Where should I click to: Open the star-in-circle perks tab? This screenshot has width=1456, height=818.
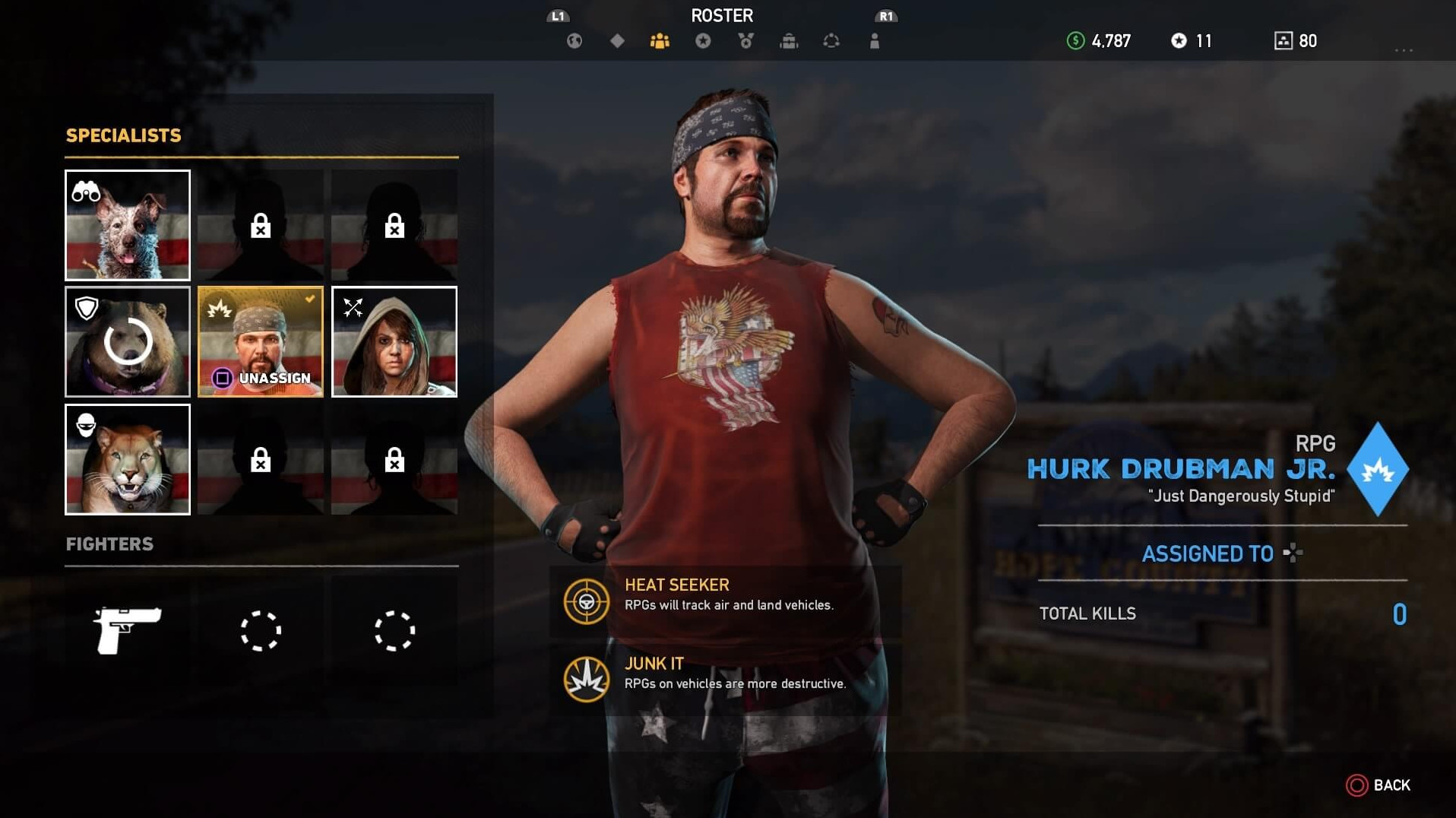(x=703, y=41)
